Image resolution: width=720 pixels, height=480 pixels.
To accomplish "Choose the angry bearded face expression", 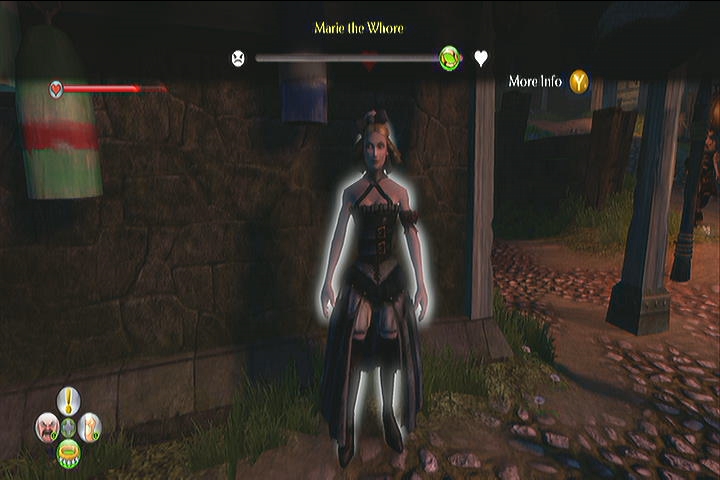I will (47, 427).
